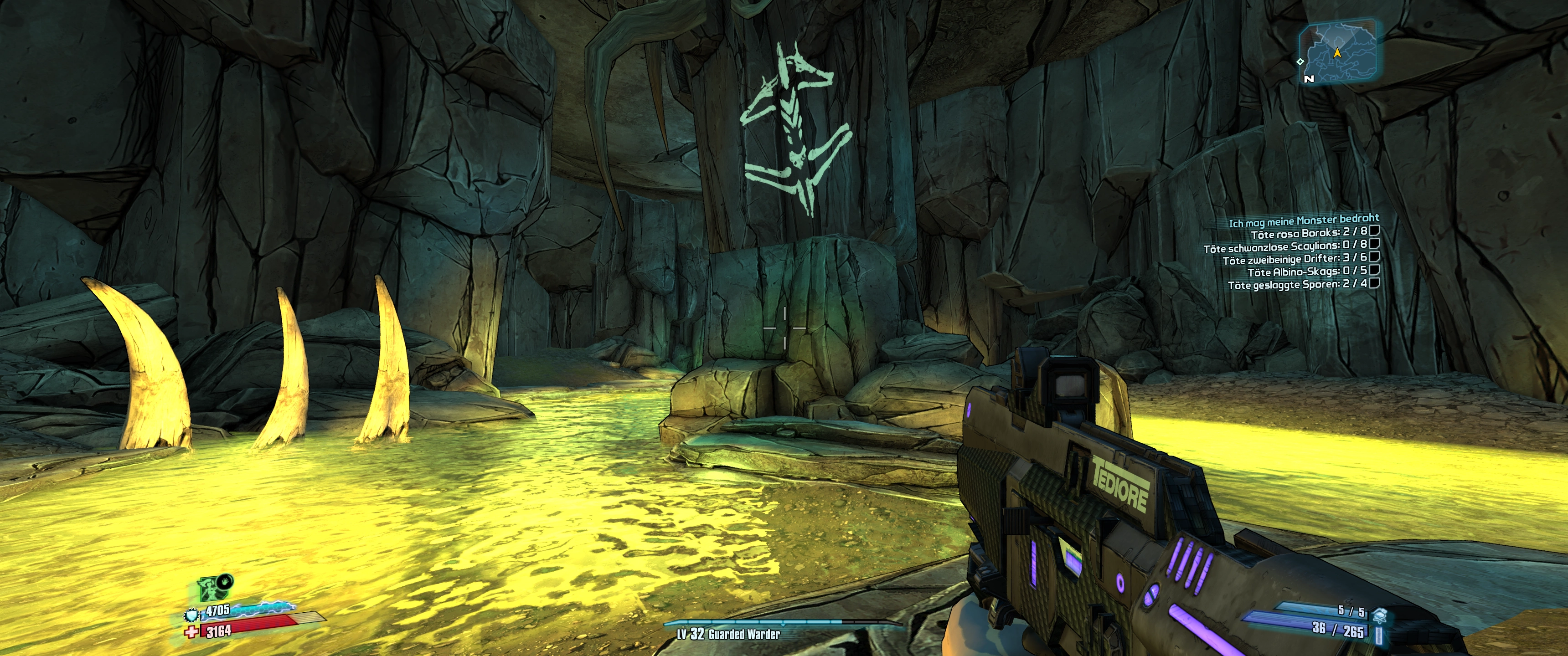
Task: Click the minimap in the corner
Action: point(1337,52)
